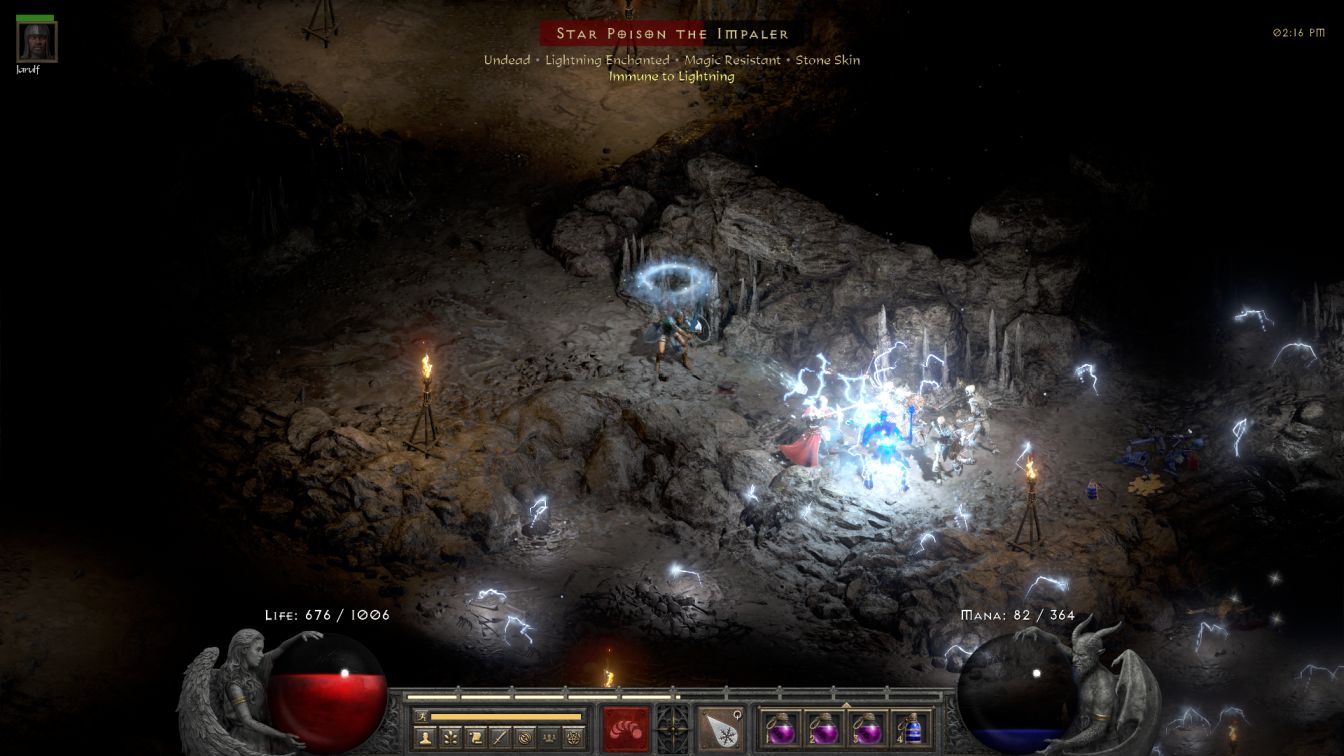Open the quest scroll icon
Image resolution: width=1344 pixels, height=756 pixels.
click(x=474, y=738)
